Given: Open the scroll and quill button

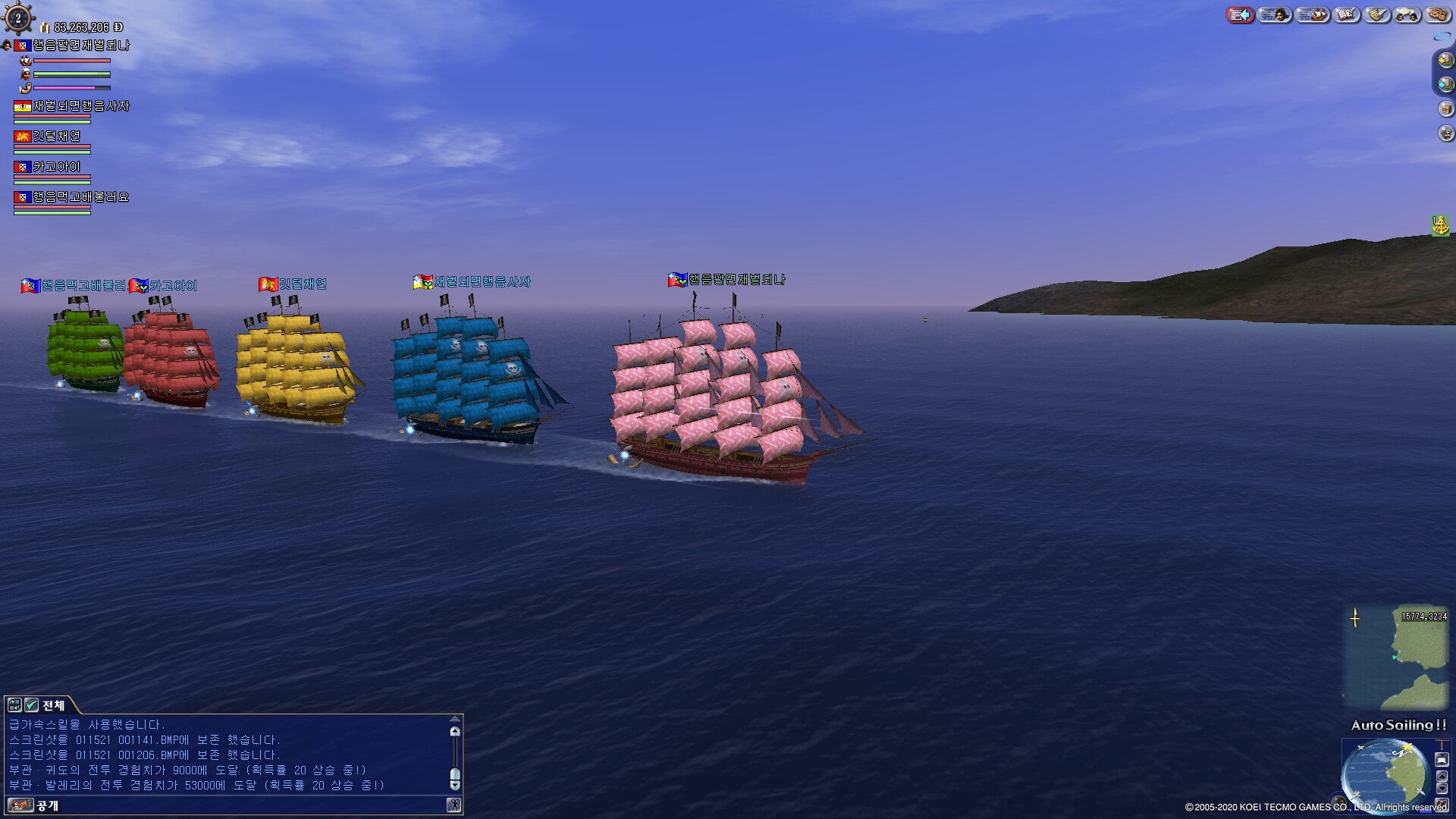Looking at the screenshot, I should (x=1377, y=14).
